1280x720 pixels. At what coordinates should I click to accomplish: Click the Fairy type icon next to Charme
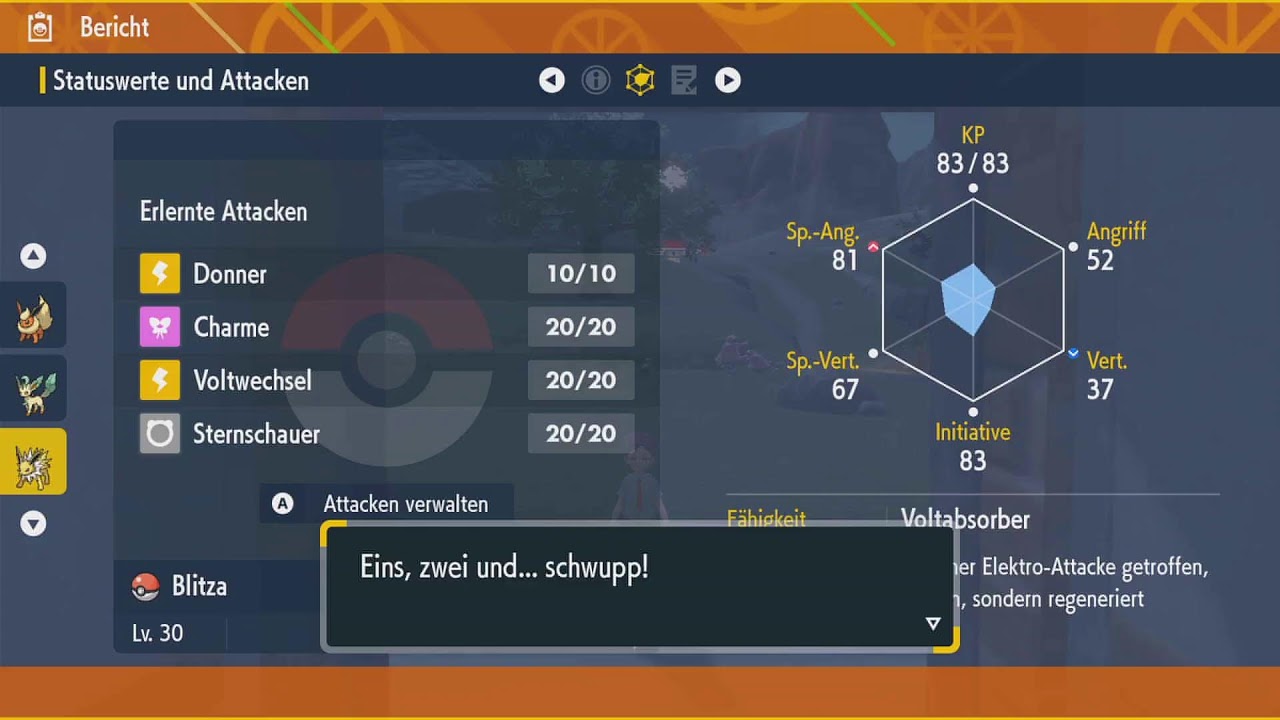pyautogui.click(x=160, y=327)
